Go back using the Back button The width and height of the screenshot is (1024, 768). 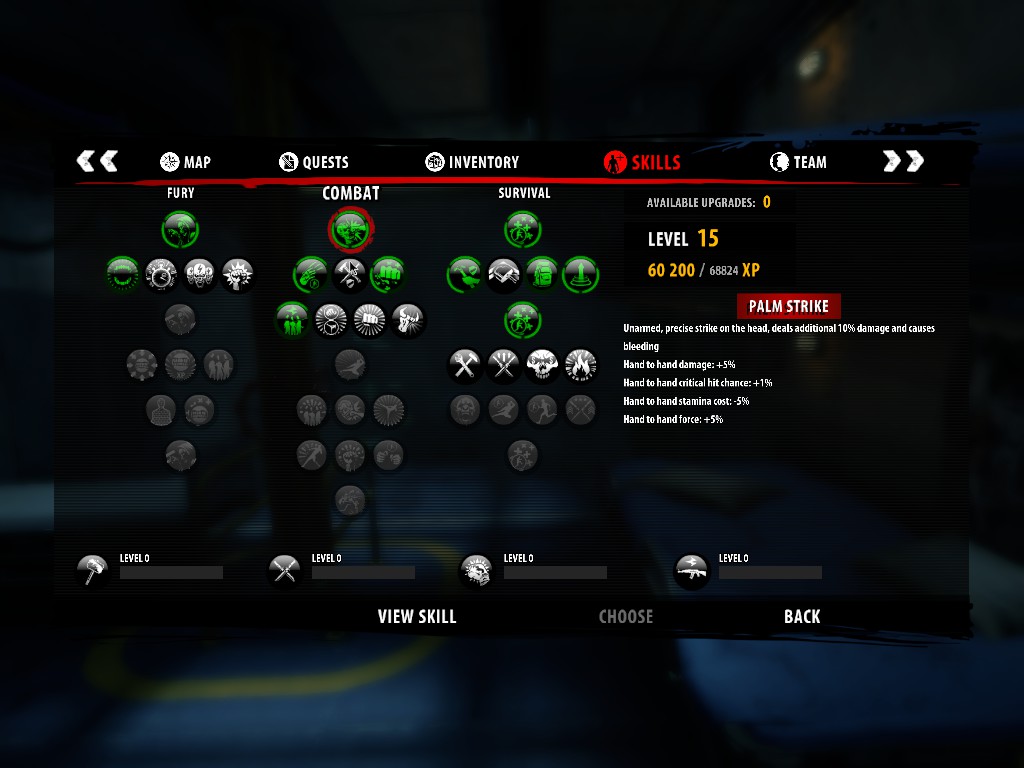point(802,616)
